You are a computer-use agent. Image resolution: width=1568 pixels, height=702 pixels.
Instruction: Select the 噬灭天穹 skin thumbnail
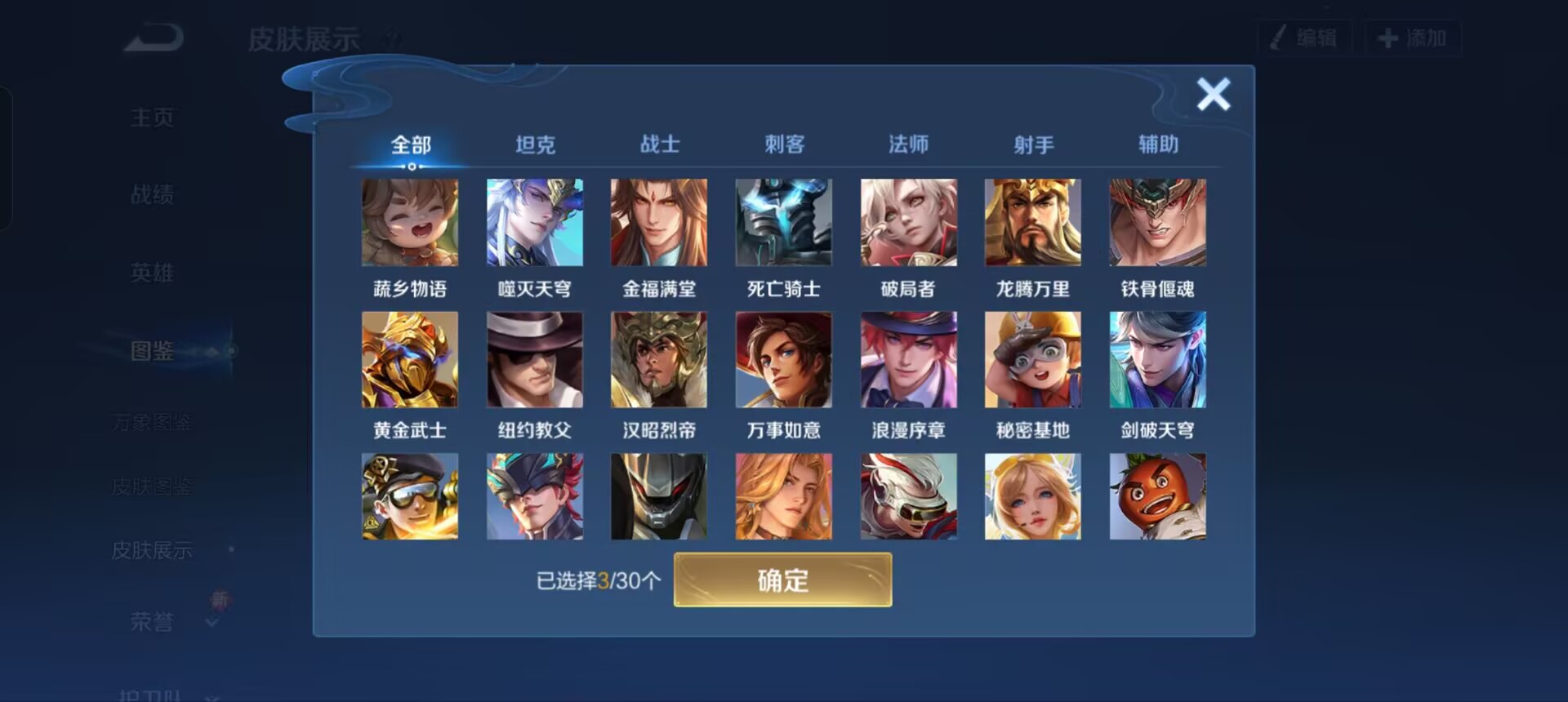click(x=535, y=221)
